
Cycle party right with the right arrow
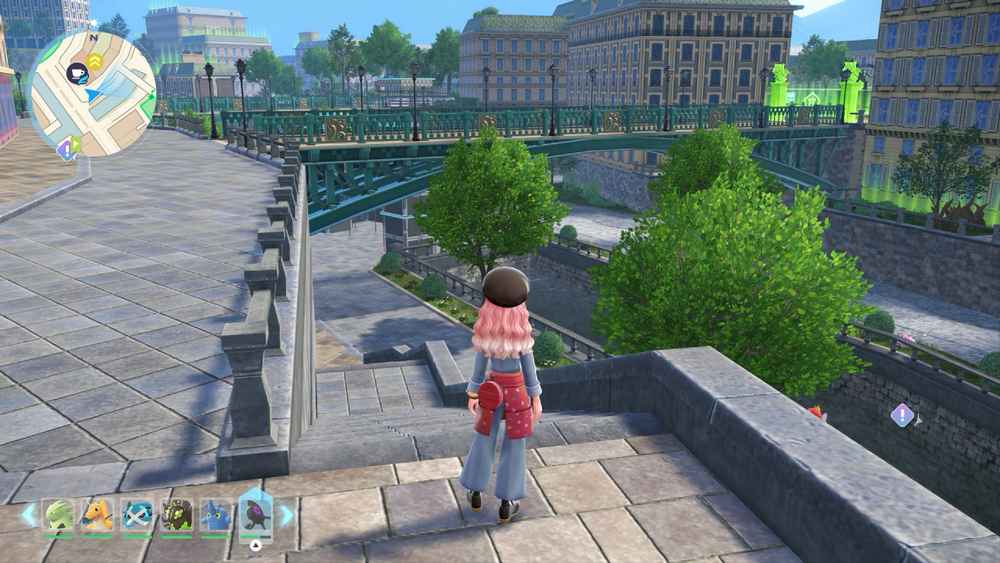pos(286,515)
